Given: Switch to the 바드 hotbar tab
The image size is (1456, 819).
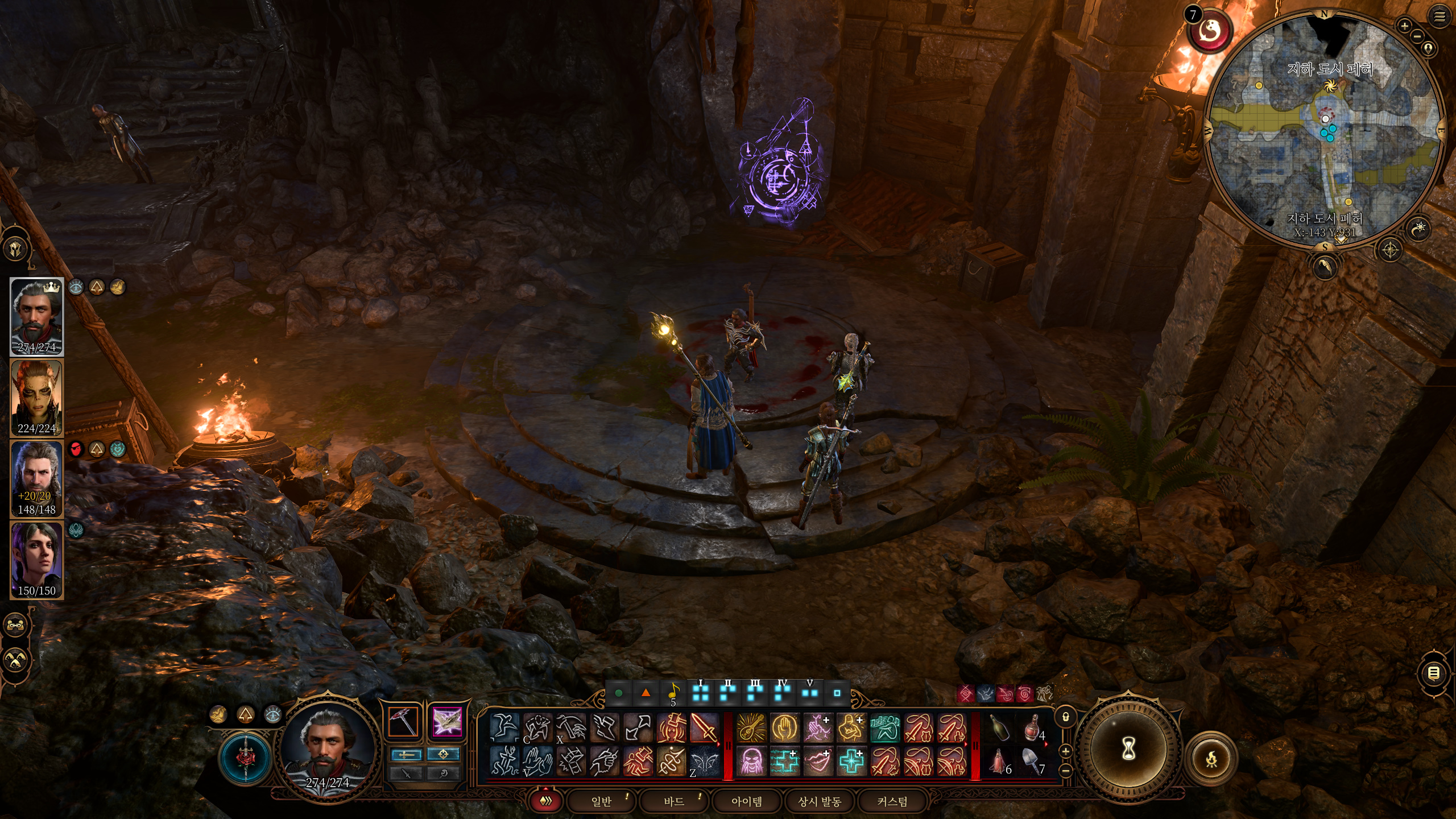Looking at the screenshot, I should 674,801.
